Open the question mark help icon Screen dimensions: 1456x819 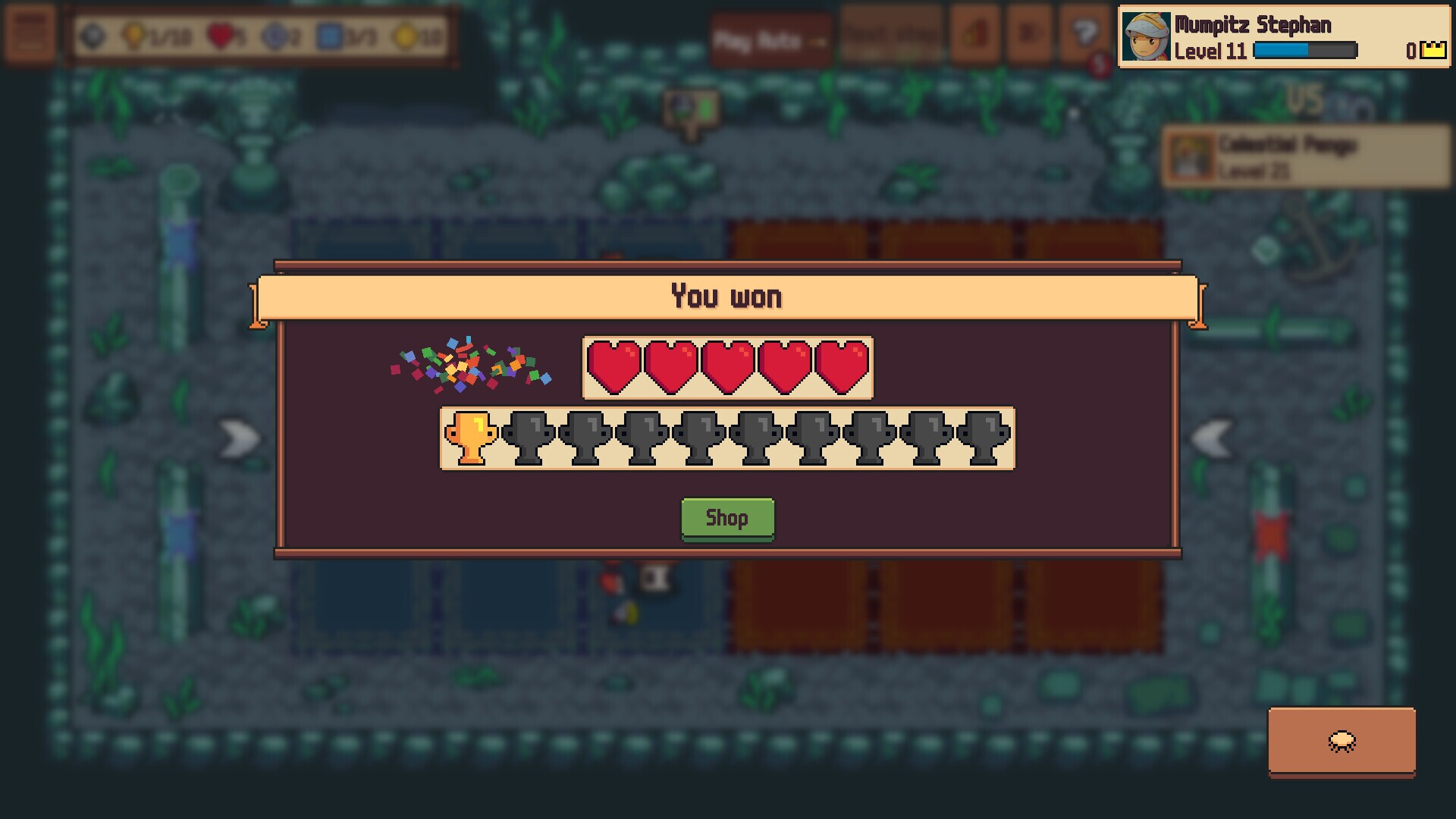pyautogui.click(x=1084, y=34)
